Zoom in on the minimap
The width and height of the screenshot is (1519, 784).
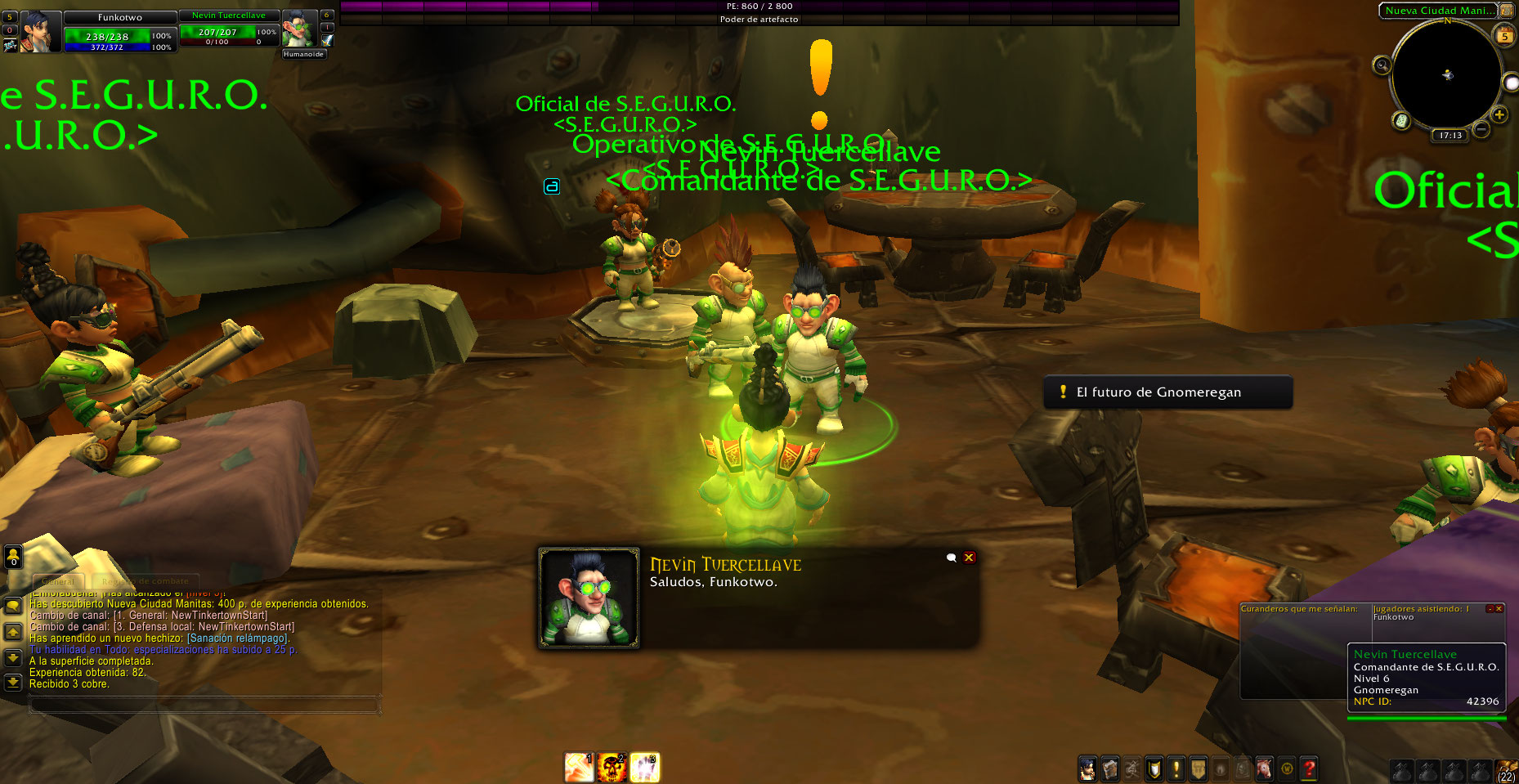1499,115
